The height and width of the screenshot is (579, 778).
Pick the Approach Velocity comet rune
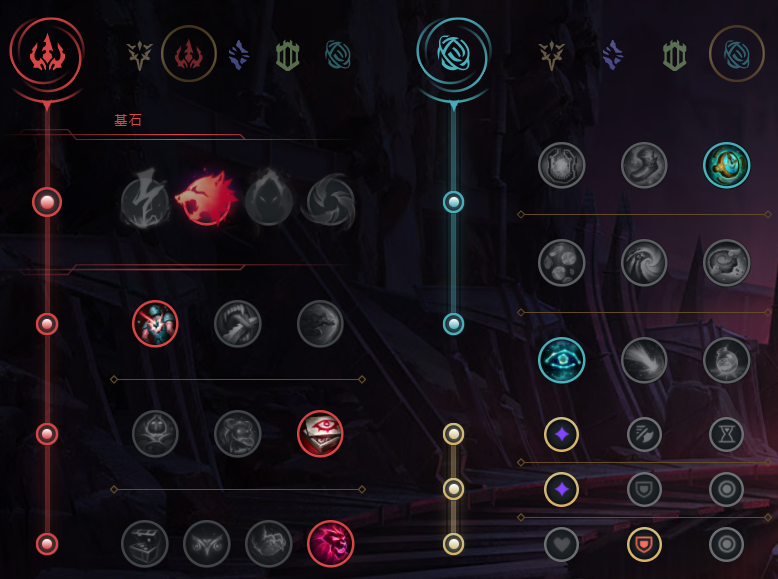pos(644,360)
